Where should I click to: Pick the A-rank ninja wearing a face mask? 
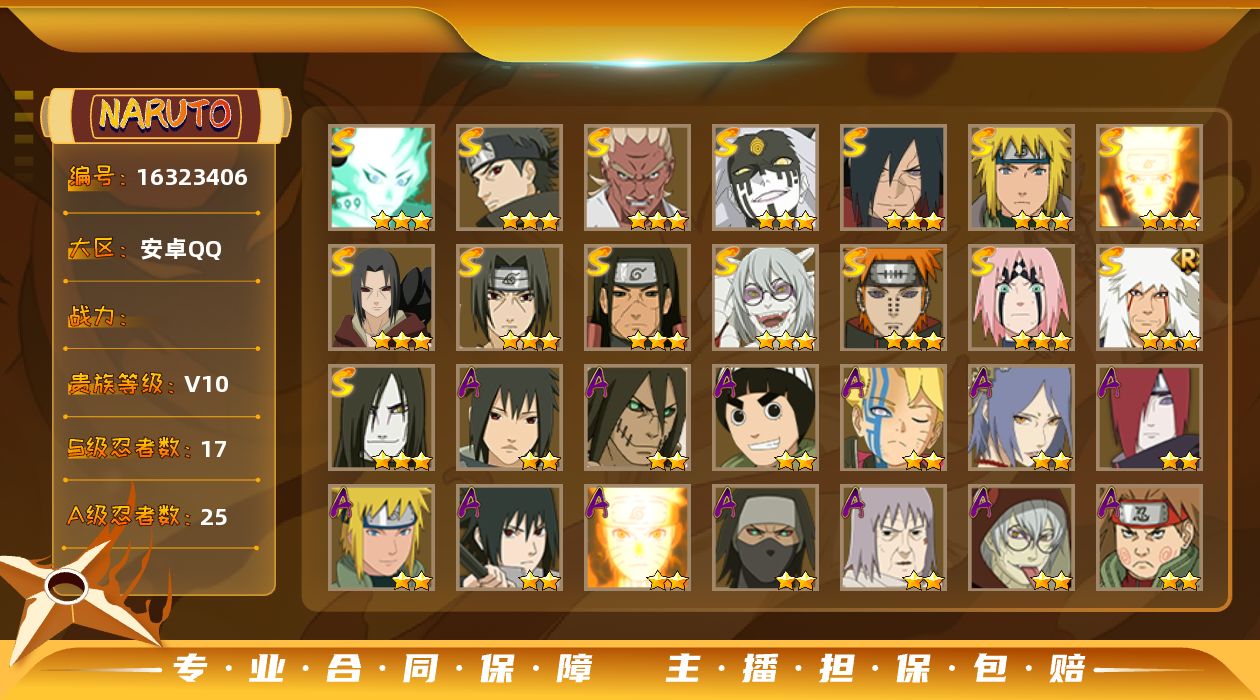765,537
